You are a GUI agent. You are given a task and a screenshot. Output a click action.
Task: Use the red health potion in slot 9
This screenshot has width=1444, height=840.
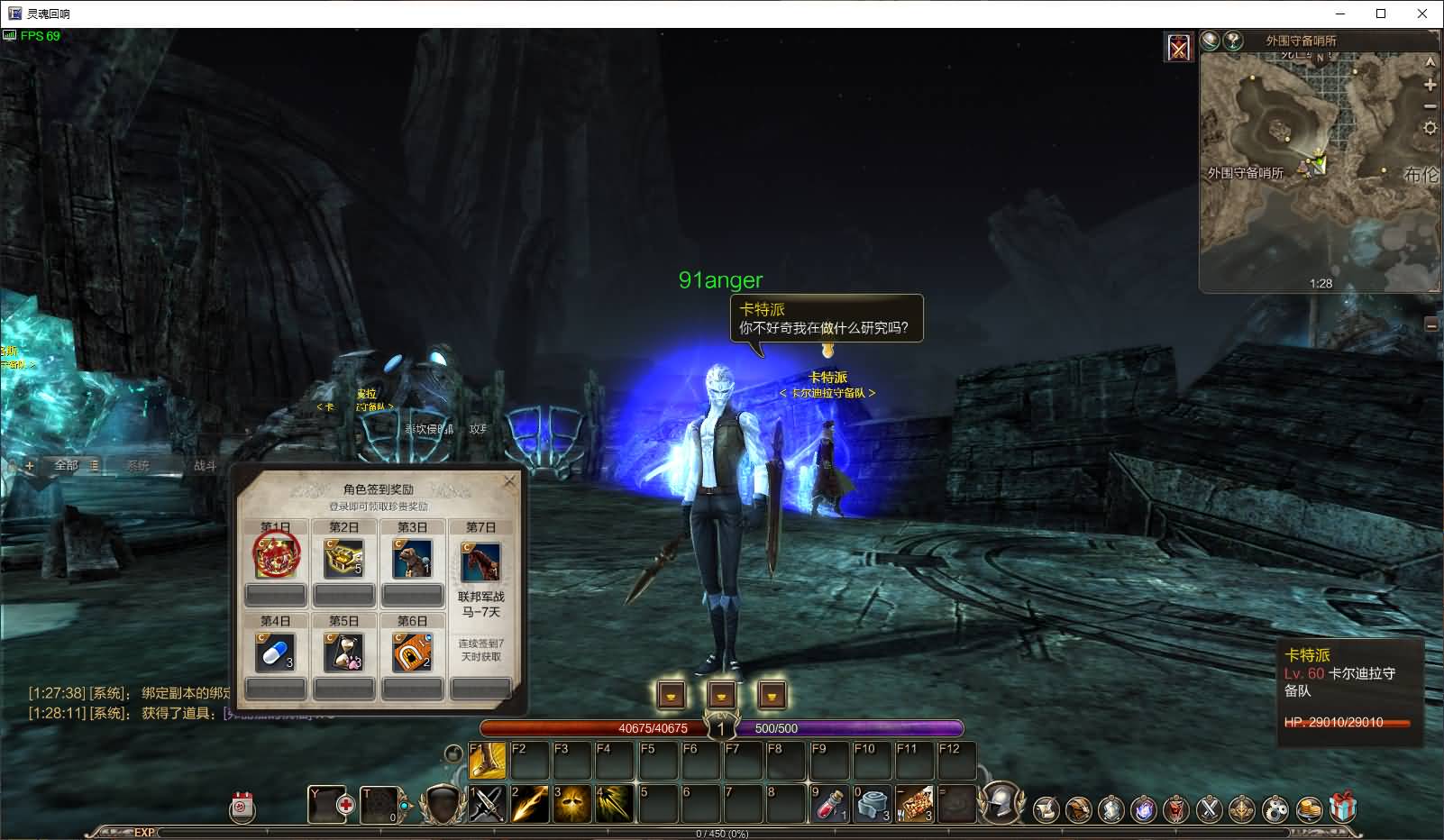(x=829, y=803)
